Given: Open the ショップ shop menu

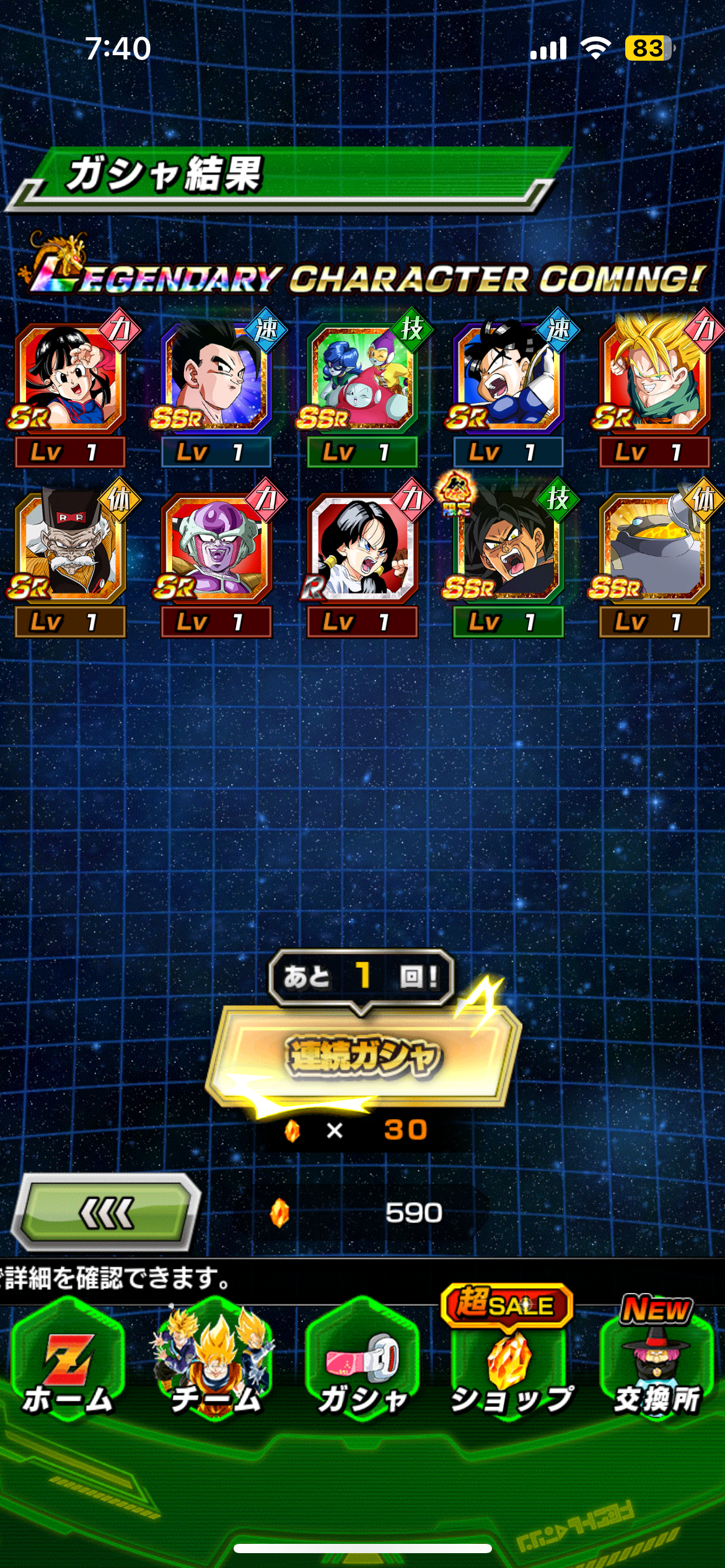Looking at the screenshot, I should 510,1362.
